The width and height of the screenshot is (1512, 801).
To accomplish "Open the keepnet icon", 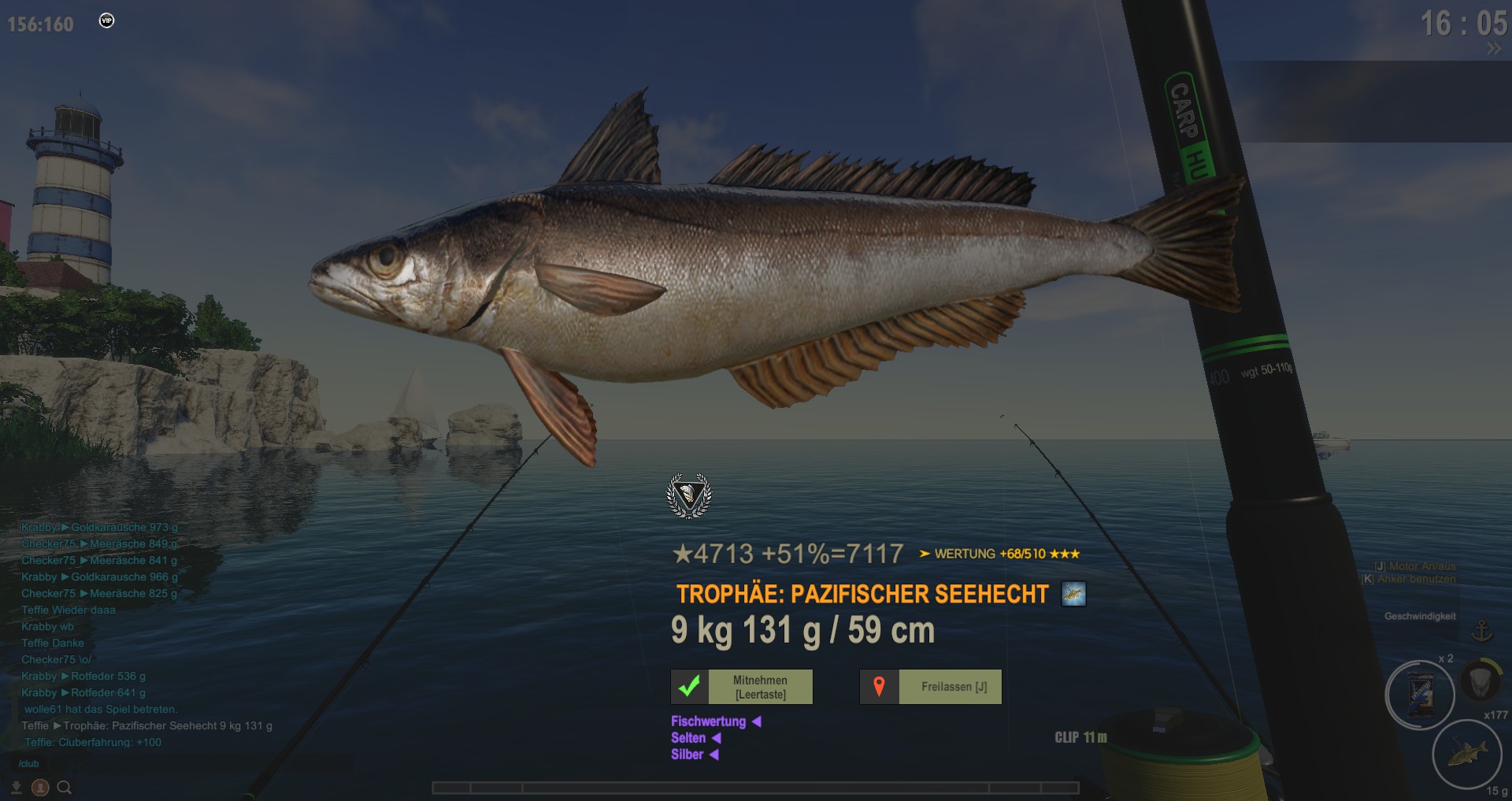I will pos(1480,679).
